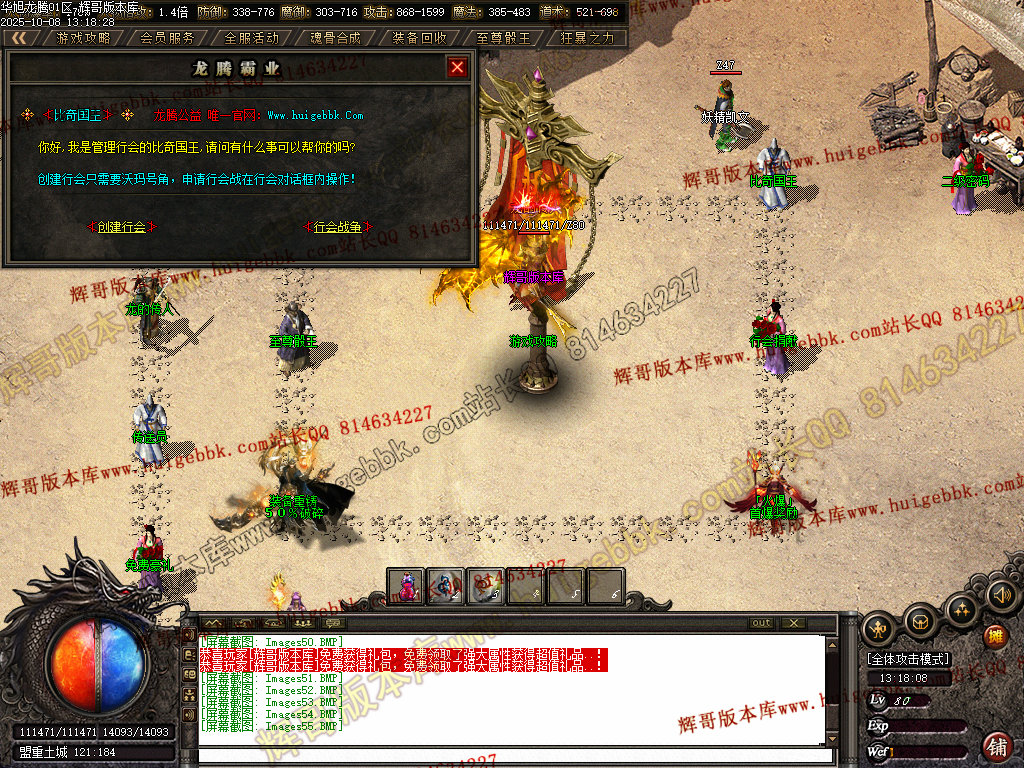Open the 游戏攻略 menu
The height and width of the screenshot is (768, 1024).
pyautogui.click(x=83, y=38)
